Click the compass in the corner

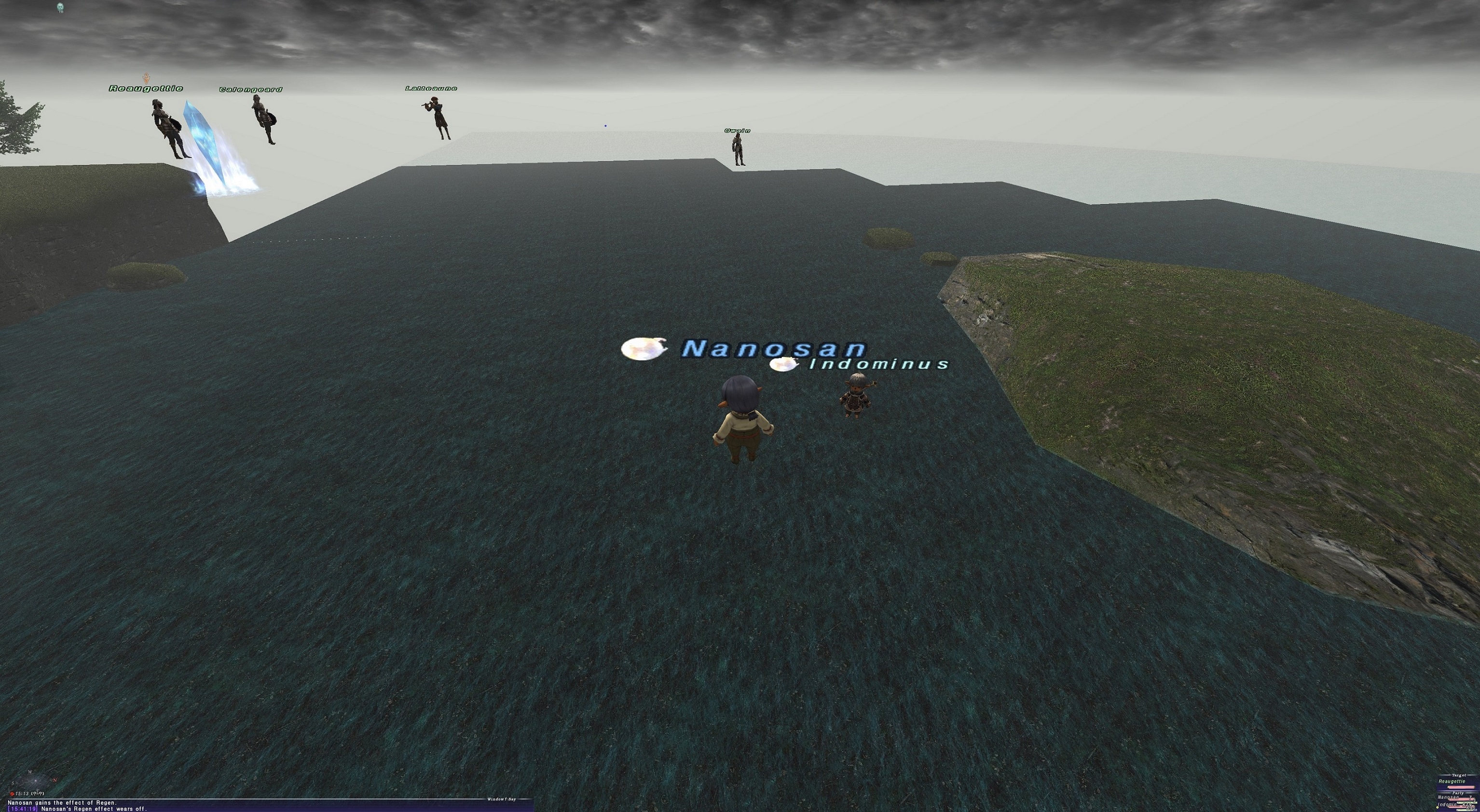click(x=33, y=781)
